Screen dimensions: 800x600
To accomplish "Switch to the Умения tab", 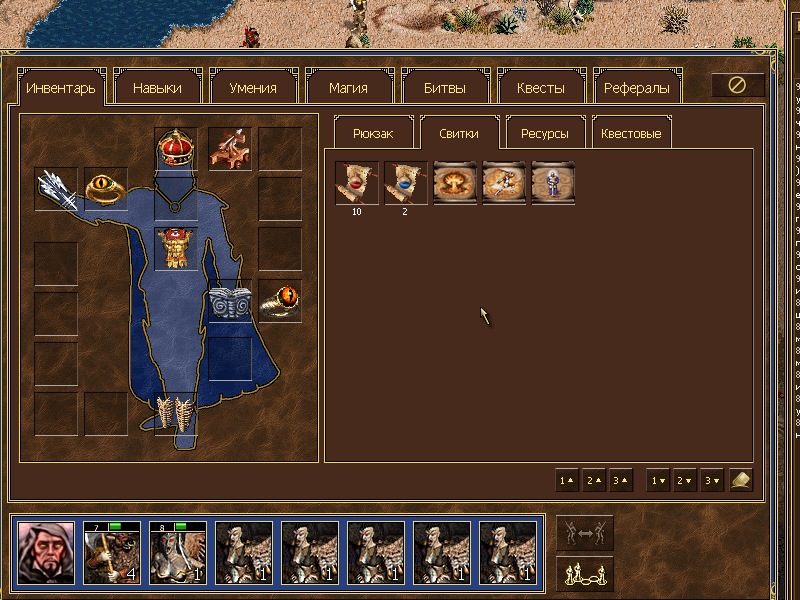I will 252,88.
